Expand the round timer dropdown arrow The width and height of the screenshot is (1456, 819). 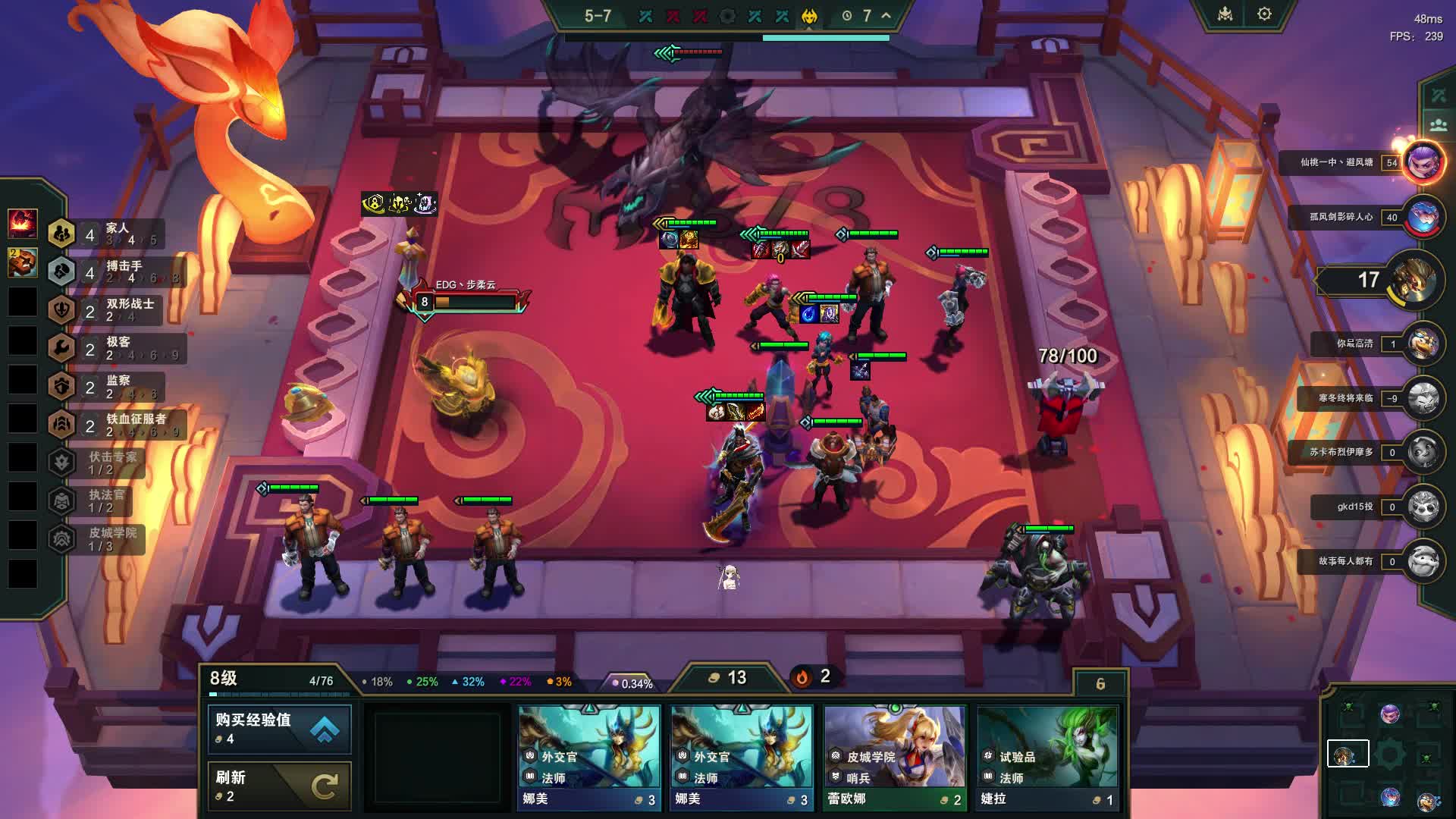click(x=886, y=15)
